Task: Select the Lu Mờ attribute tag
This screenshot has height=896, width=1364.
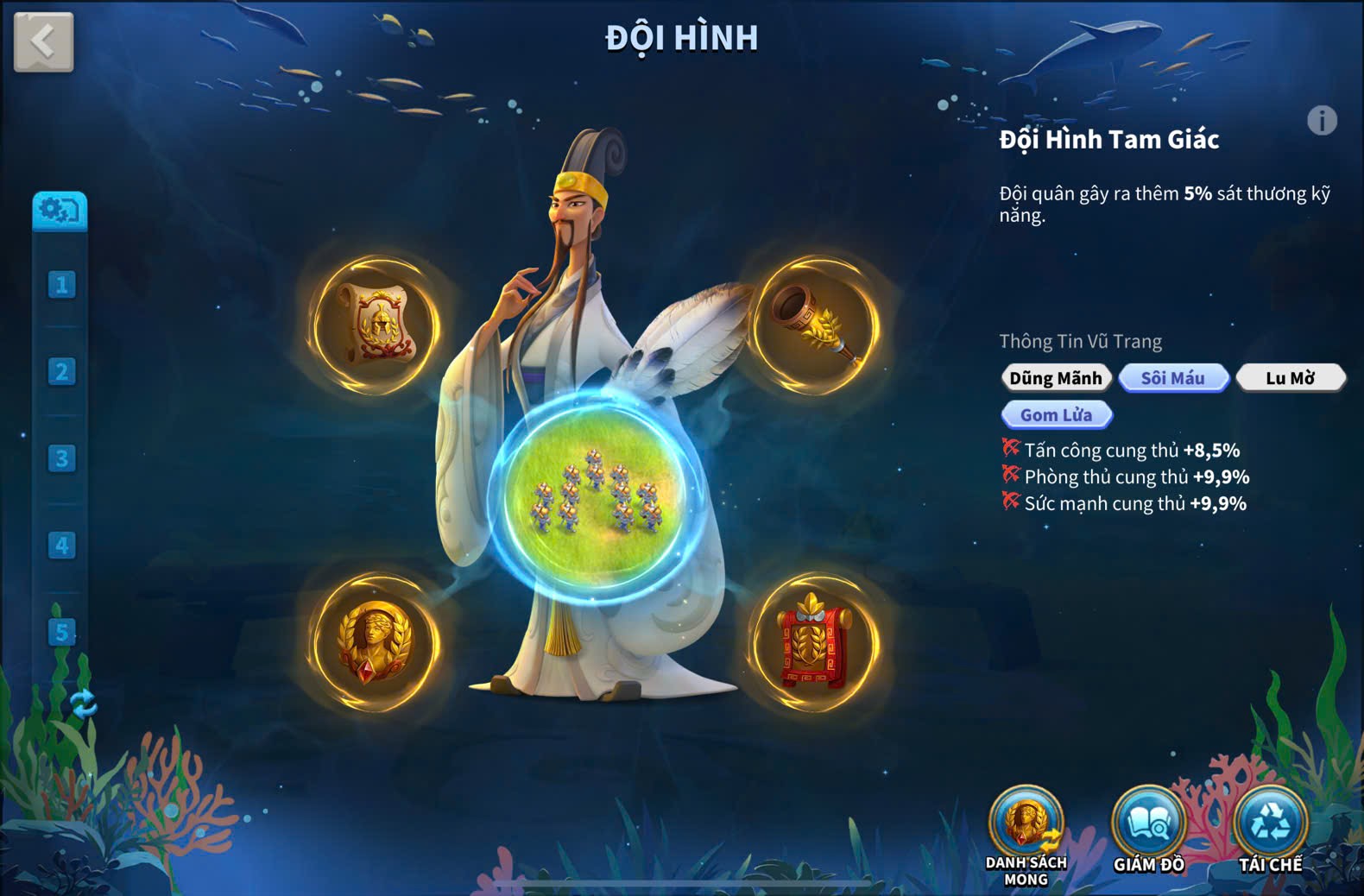Action: point(1290,378)
